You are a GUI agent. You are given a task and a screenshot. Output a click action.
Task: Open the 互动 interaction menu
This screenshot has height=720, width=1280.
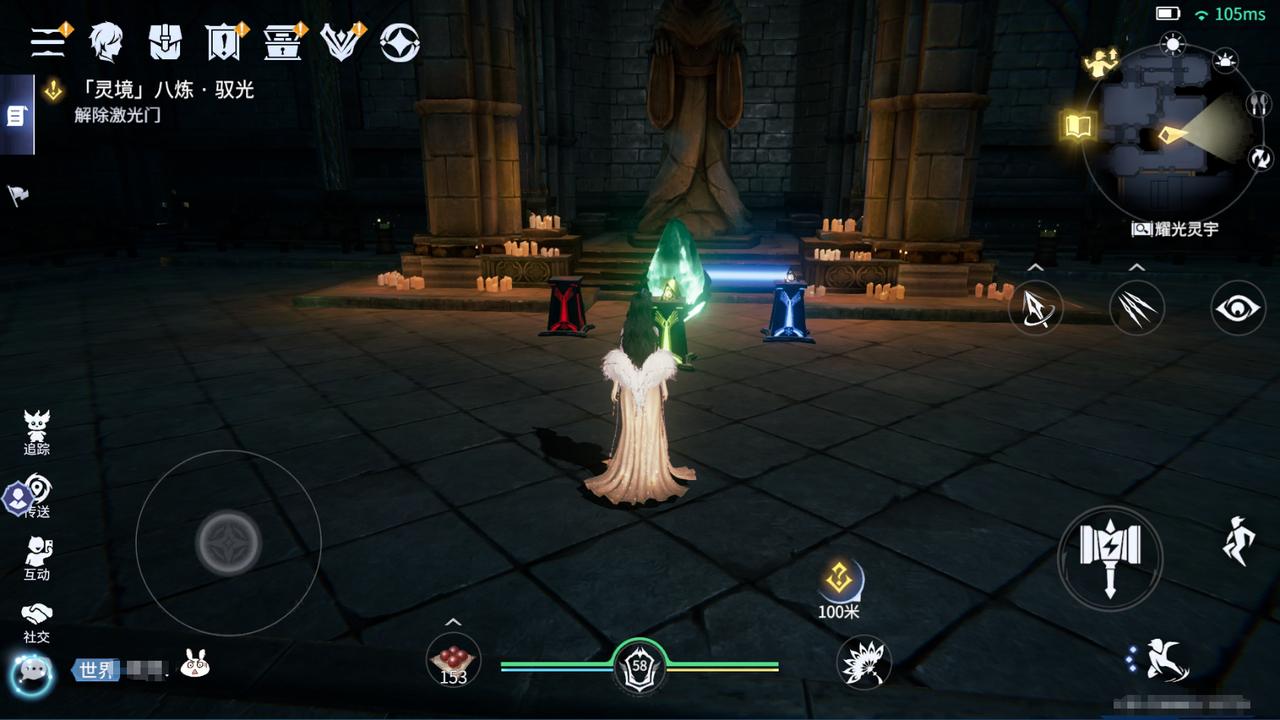click(x=37, y=558)
